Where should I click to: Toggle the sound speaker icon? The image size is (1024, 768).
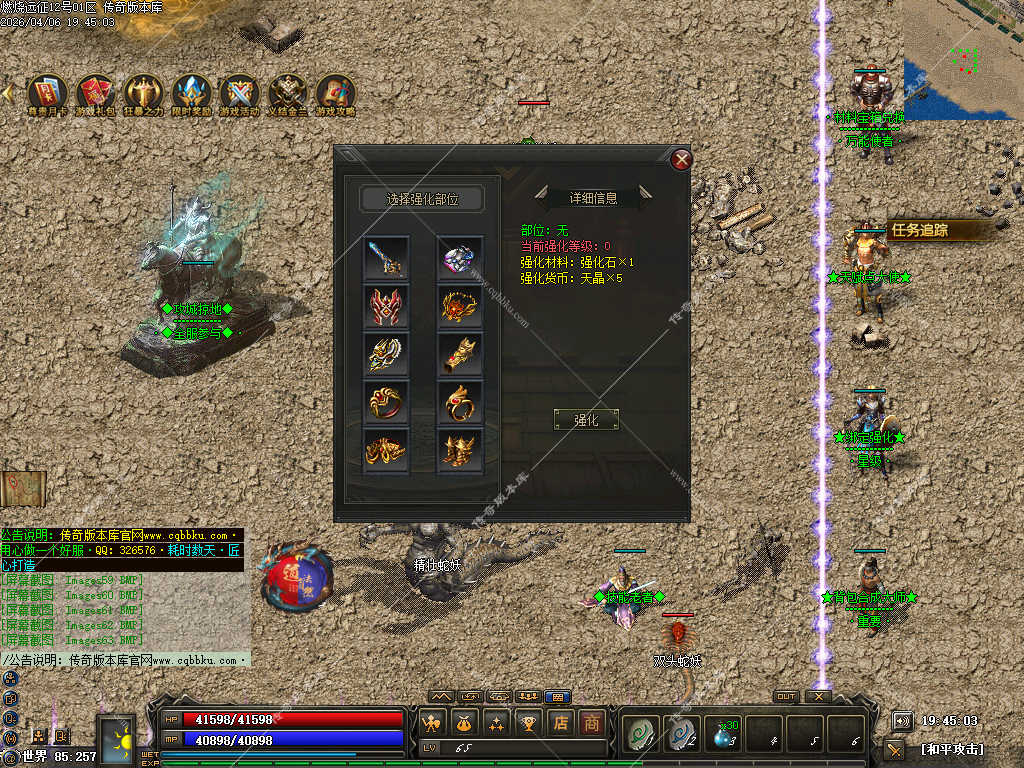(902, 720)
